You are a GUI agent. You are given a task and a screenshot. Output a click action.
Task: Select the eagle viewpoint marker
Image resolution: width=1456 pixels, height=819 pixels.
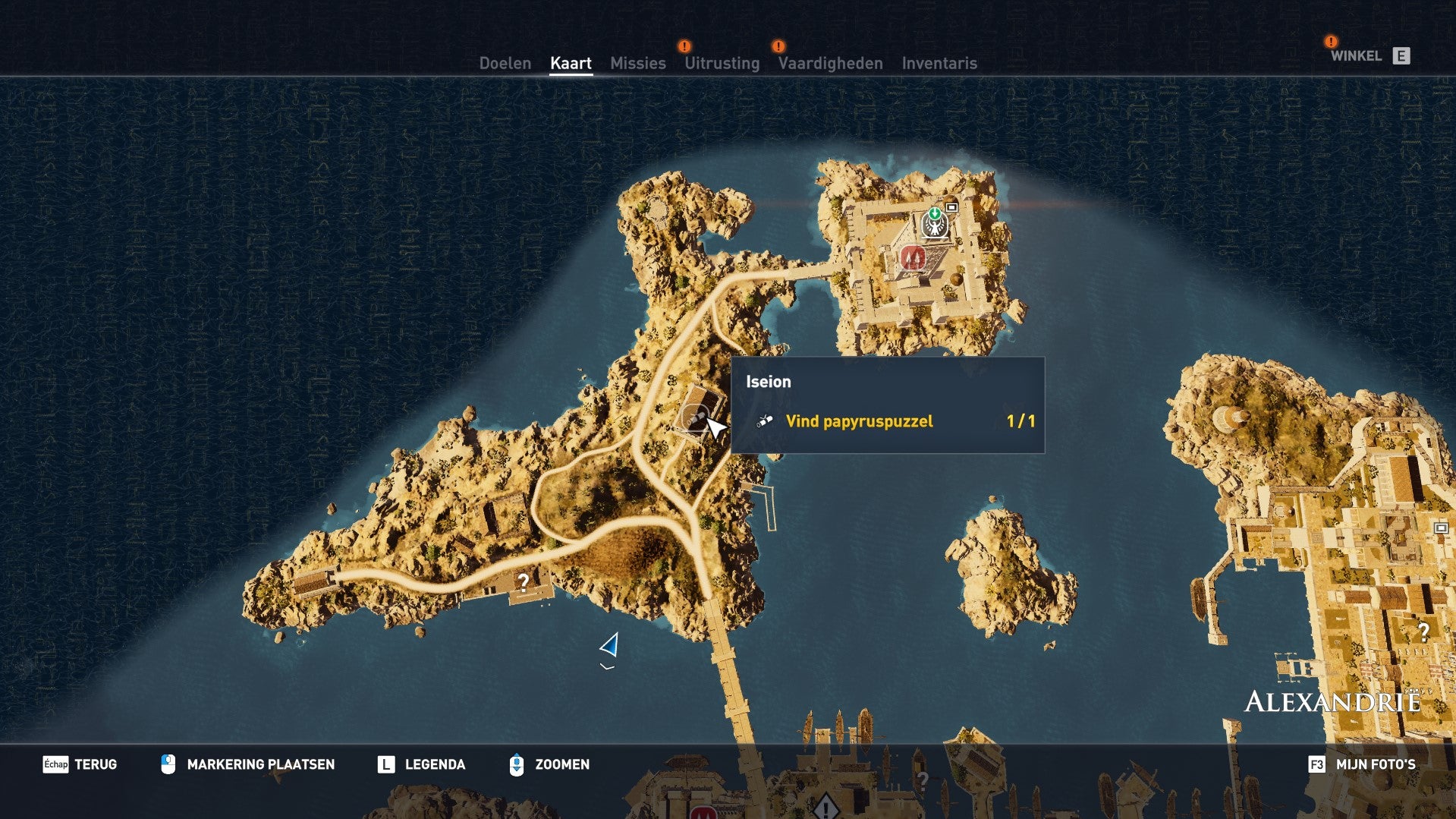click(x=934, y=225)
